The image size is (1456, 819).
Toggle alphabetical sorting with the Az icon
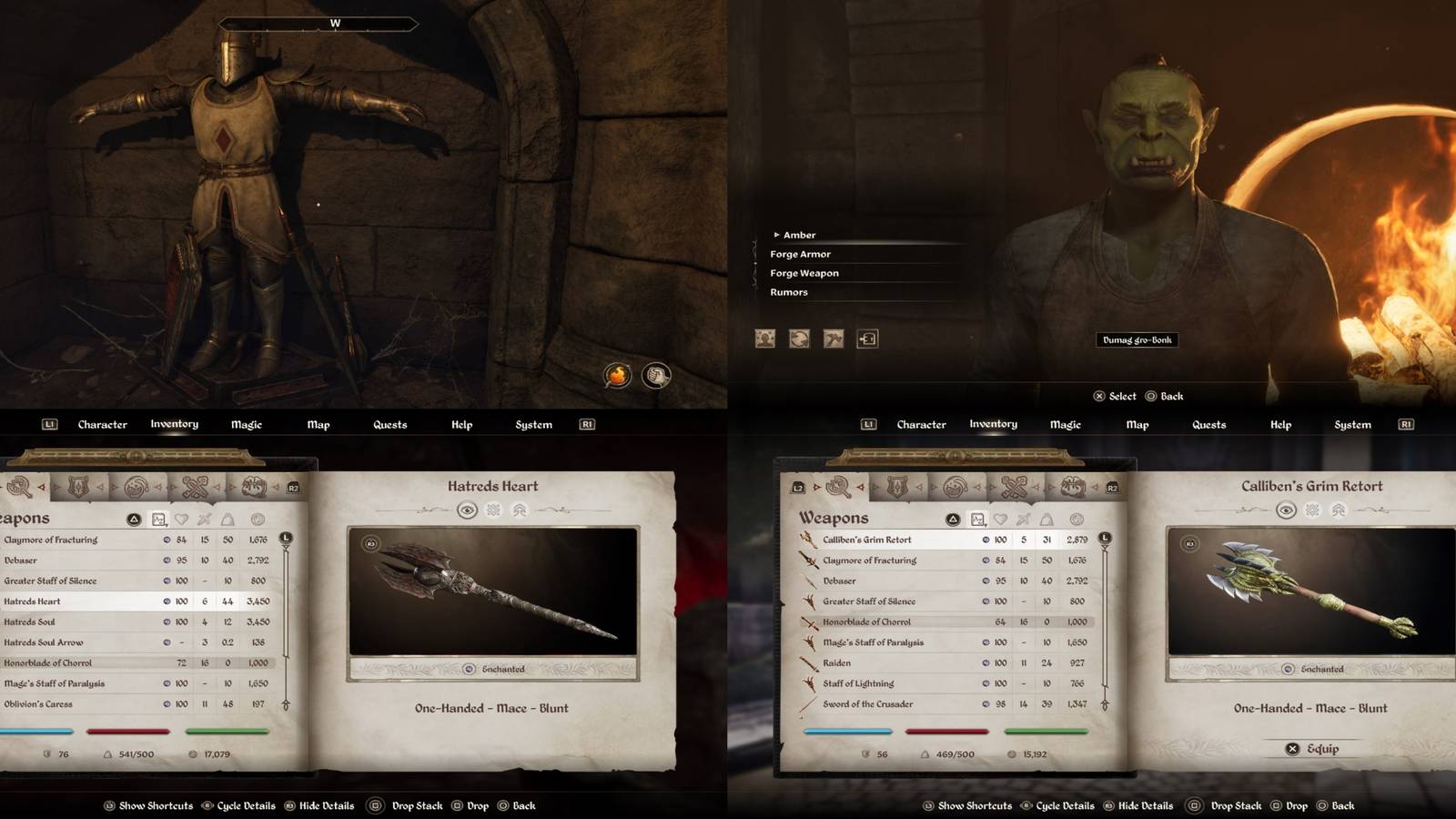click(159, 519)
